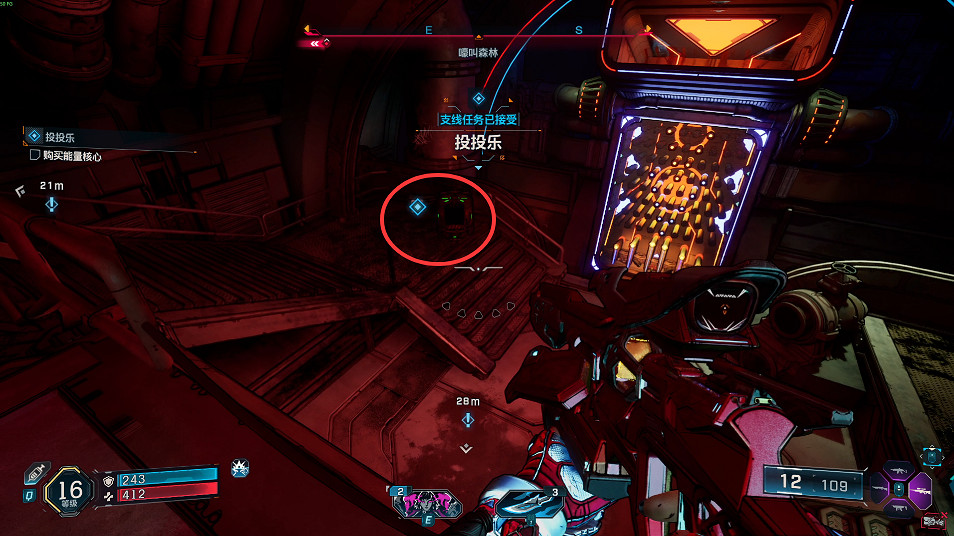This screenshot has width=954, height=536.
Task: Open the 支线任务已接受 side mission notification
Action: click(x=478, y=119)
